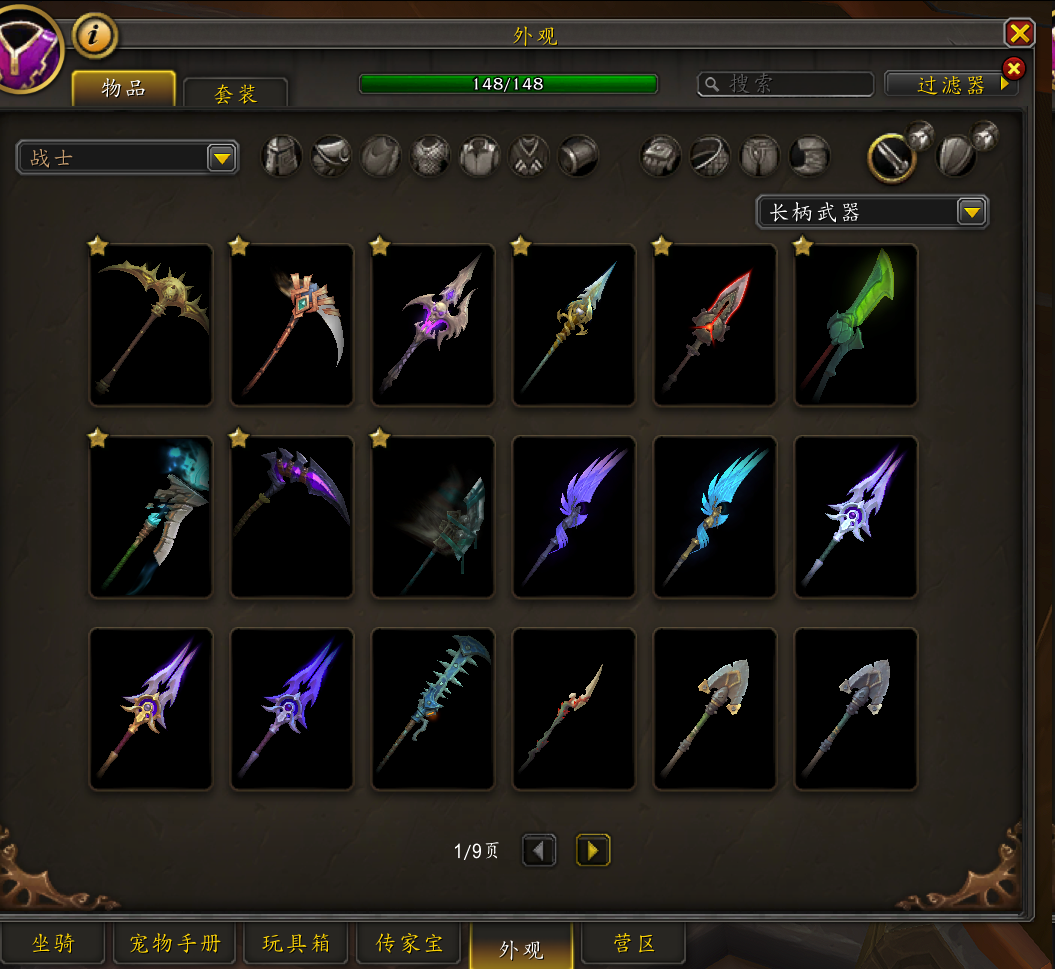Select the helmet slot icon
This screenshot has width=1055, height=969.
(282, 157)
